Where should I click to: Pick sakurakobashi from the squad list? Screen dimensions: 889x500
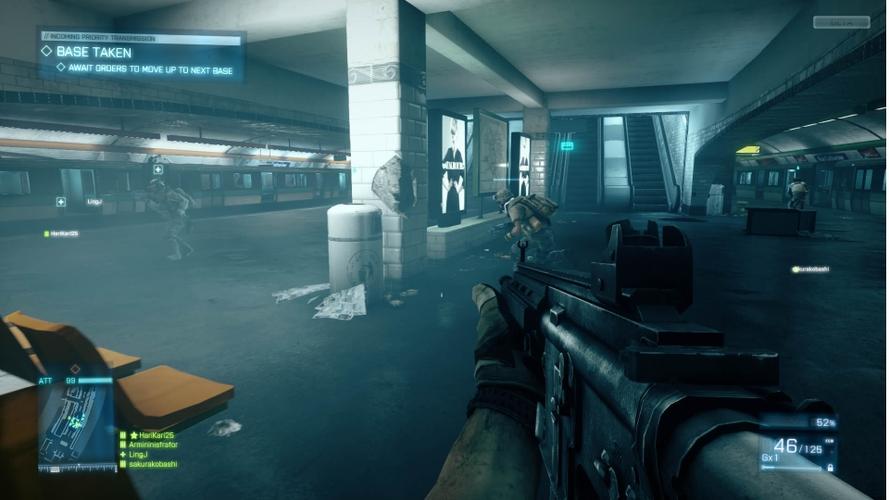click(150, 464)
